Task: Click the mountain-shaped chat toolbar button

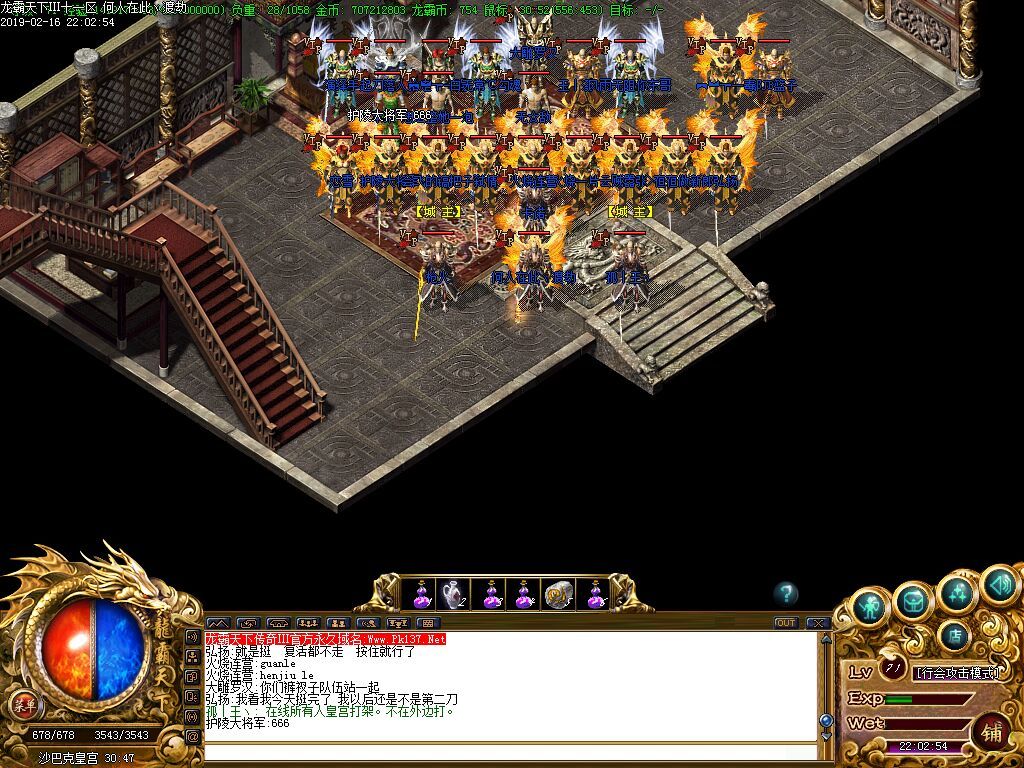Action: [218, 623]
